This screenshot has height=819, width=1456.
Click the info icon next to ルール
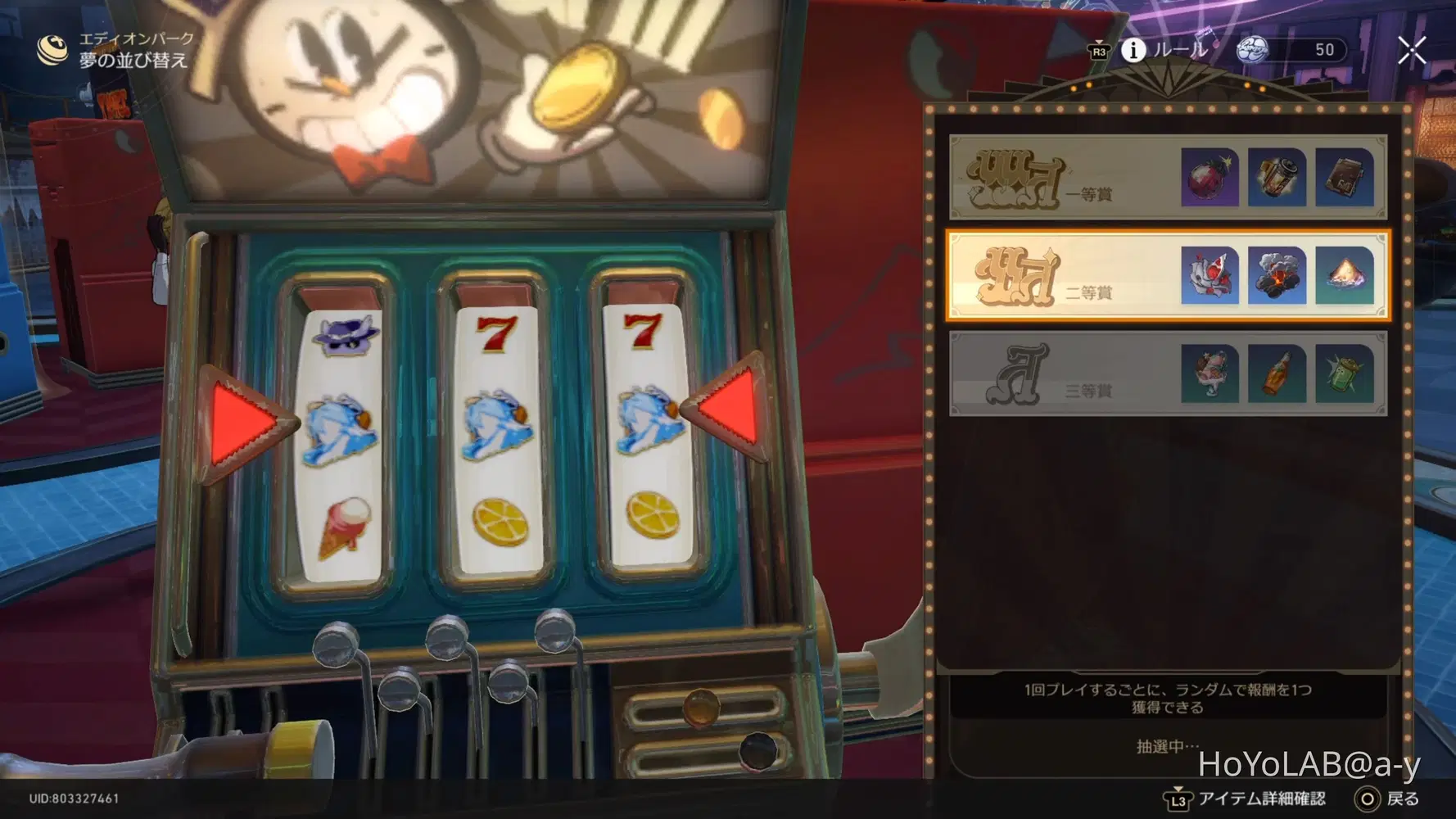click(1134, 49)
